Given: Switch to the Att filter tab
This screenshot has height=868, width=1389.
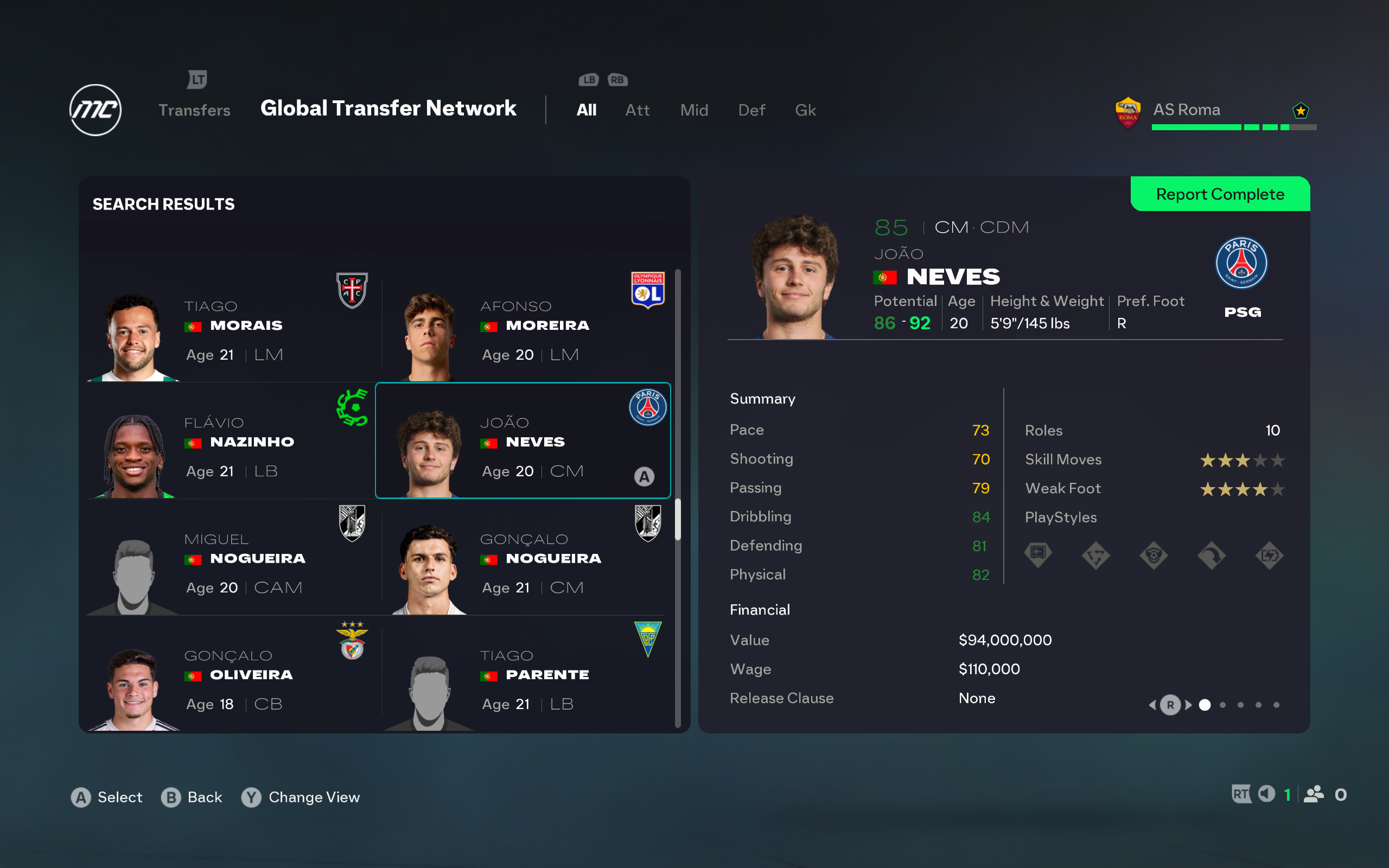Looking at the screenshot, I should [x=637, y=110].
